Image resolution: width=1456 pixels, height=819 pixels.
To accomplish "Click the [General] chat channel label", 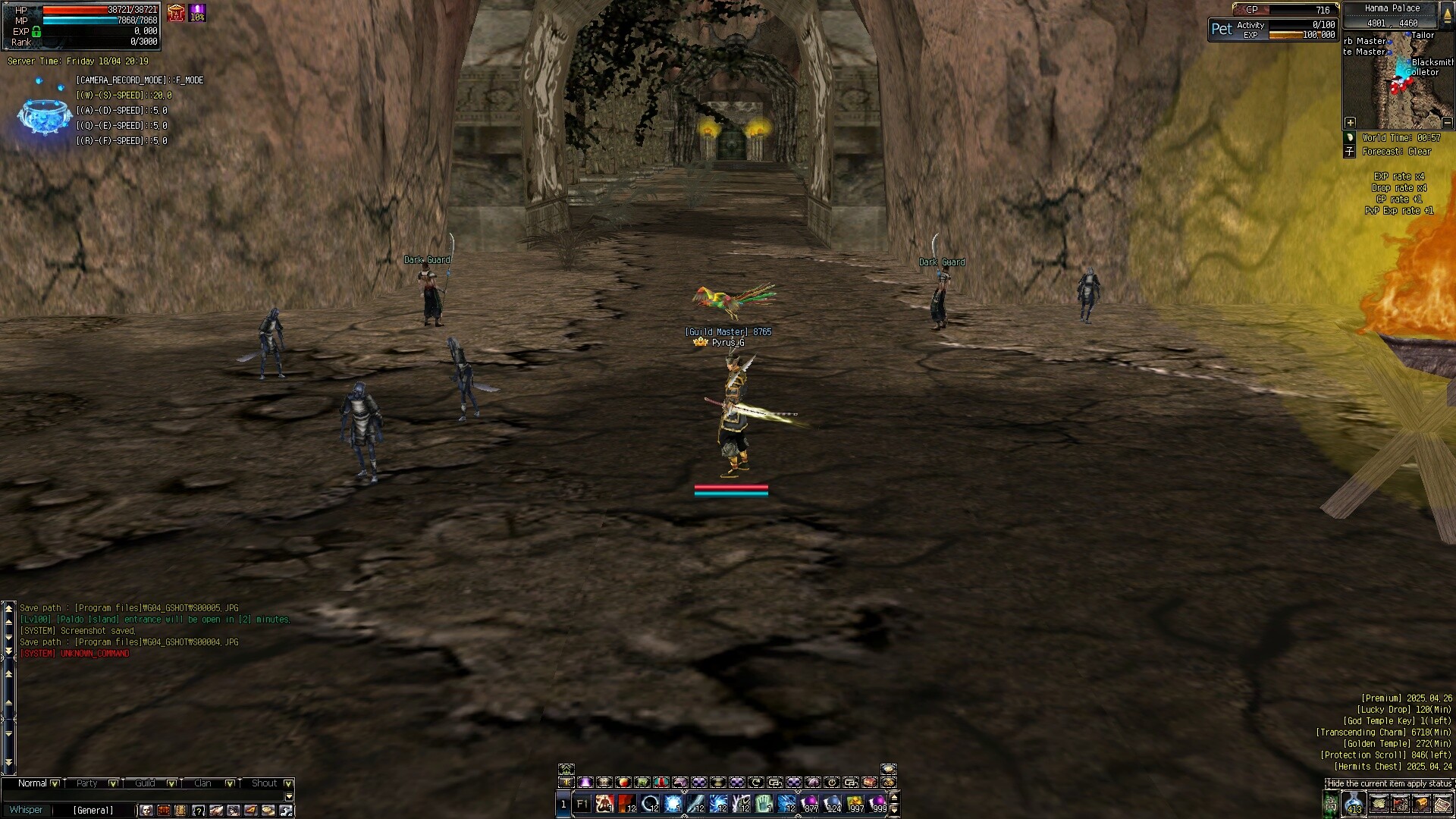I will [94, 810].
